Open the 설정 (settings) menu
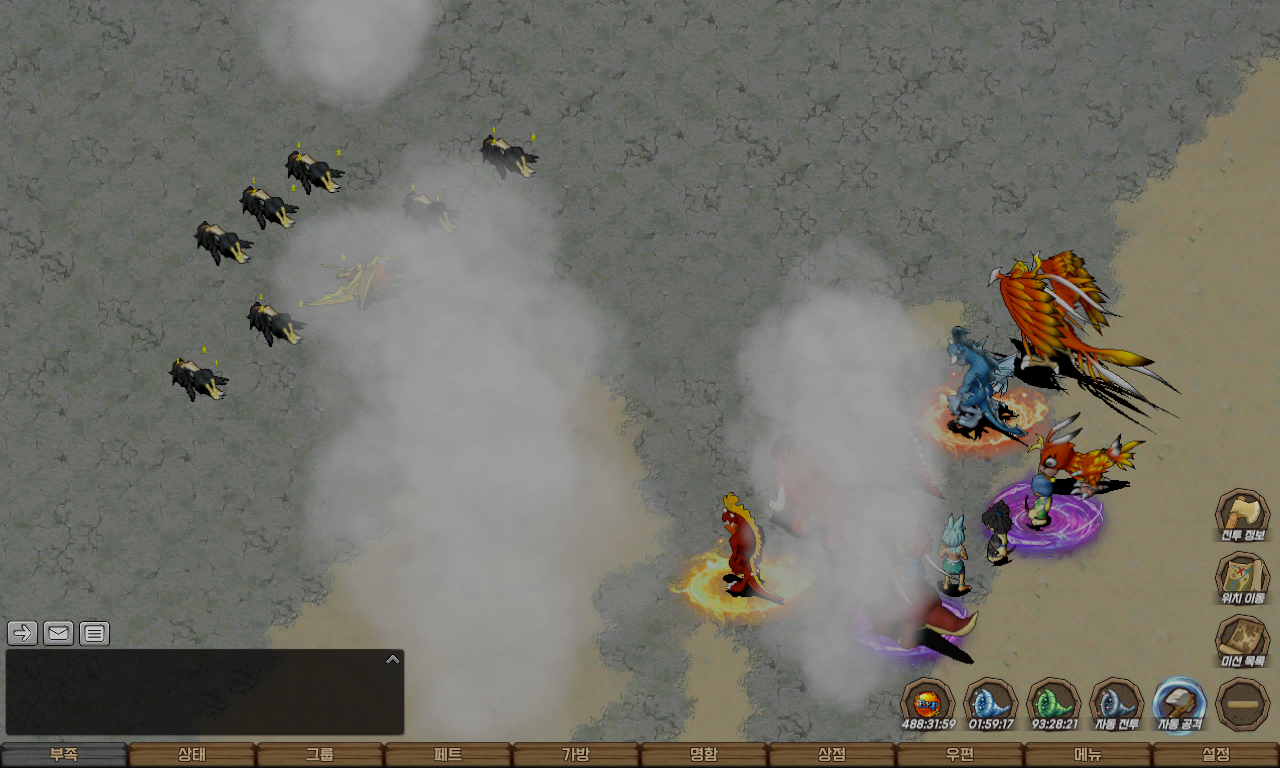The height and width of the screenshot is (768, 1280). [1216, 755]
